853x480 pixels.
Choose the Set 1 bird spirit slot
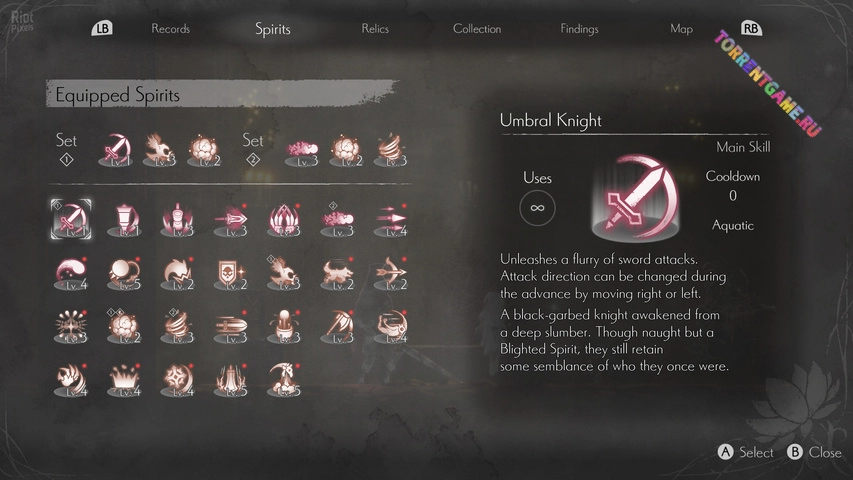[160, 150]
